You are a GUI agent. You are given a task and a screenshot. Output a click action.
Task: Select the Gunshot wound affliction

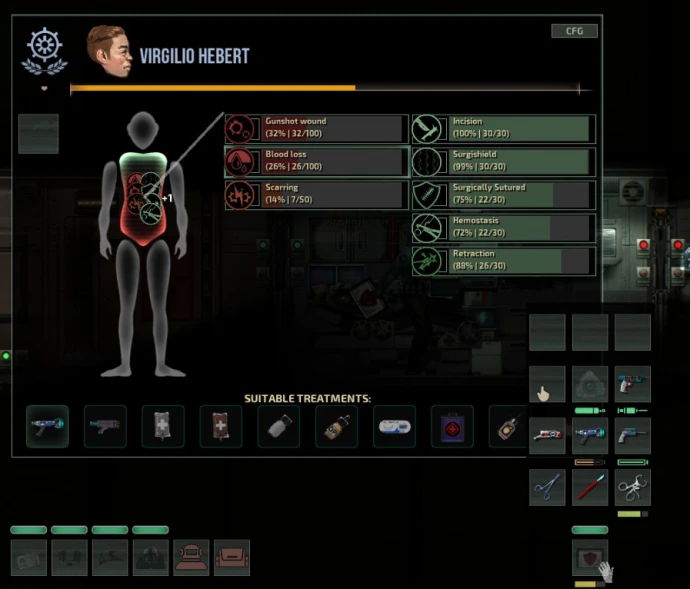tap(316, 129)
